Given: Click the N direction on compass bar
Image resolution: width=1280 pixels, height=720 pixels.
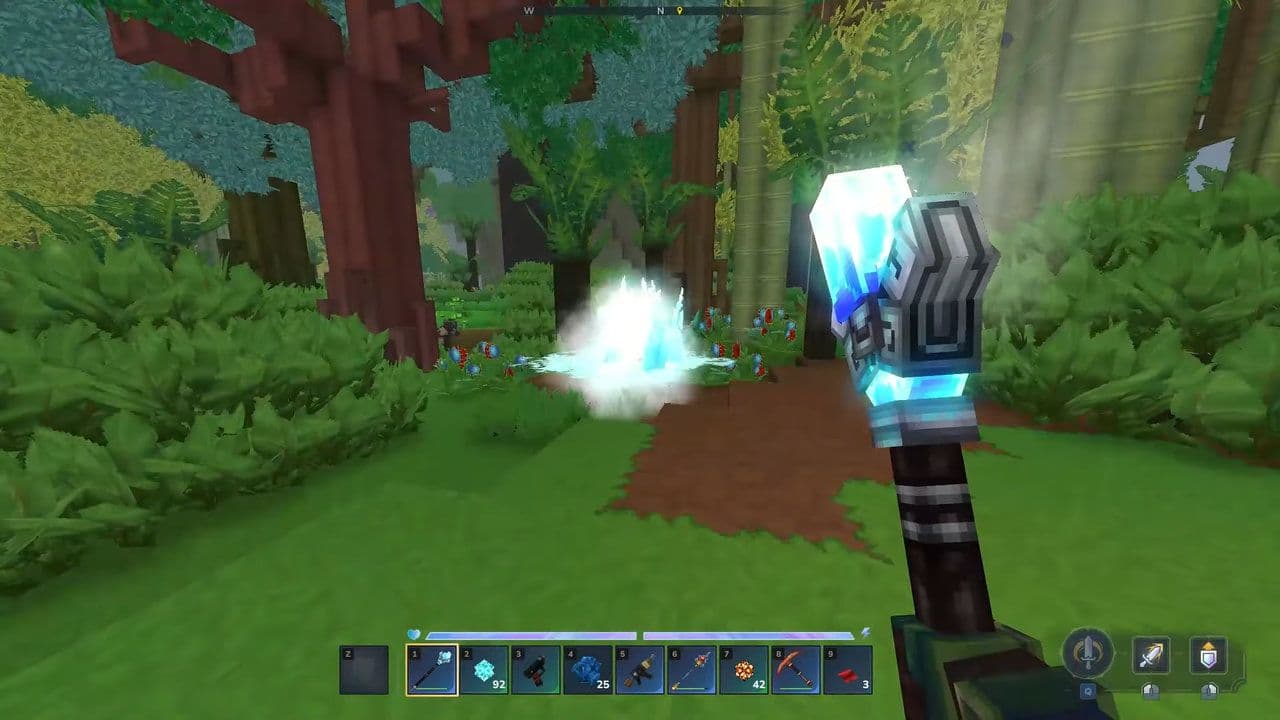Looking at the screenshot, I should click(660, 11).
